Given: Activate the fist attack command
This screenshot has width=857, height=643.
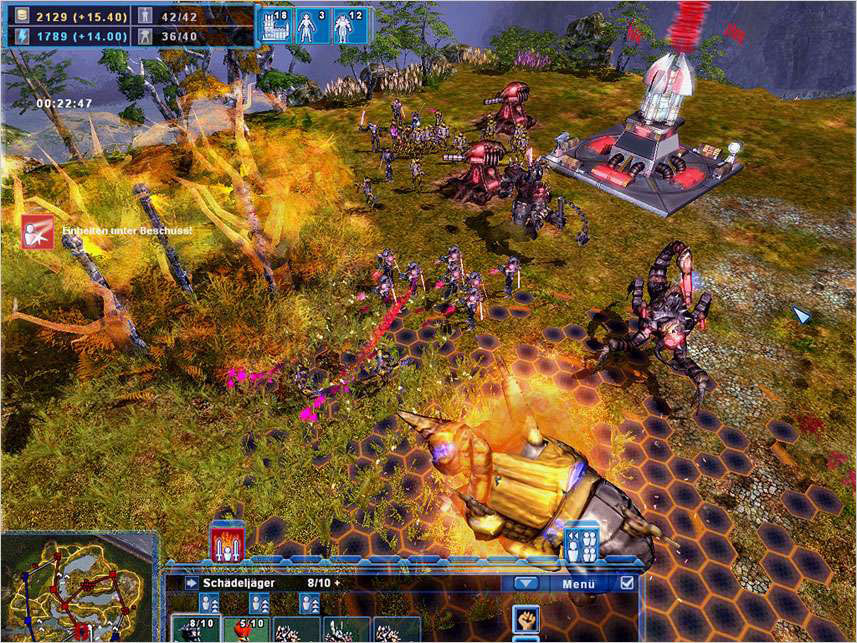Looking at the screenshot, I should tap(526, 618).
